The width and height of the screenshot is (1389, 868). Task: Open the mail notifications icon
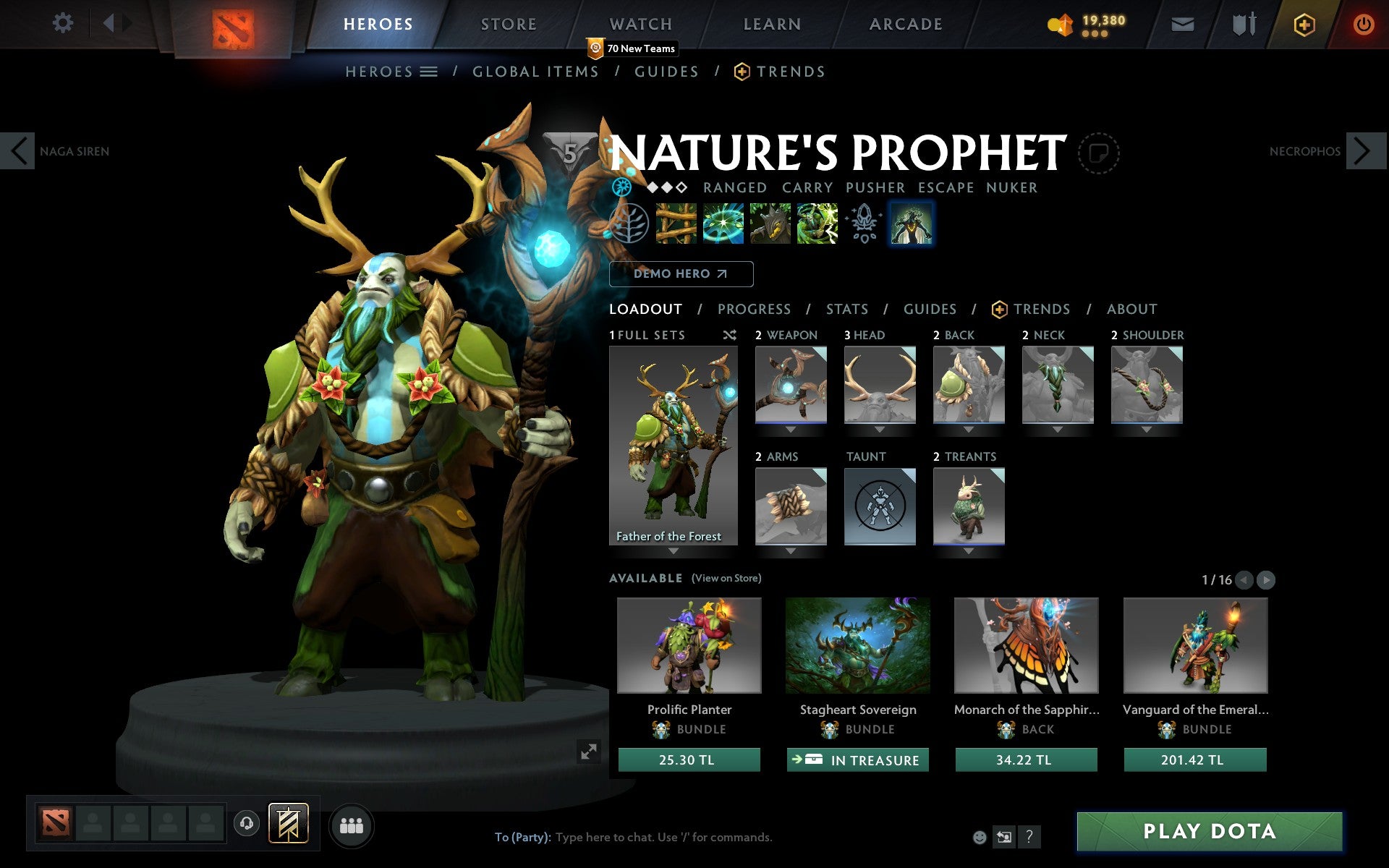pos(1182,23)
